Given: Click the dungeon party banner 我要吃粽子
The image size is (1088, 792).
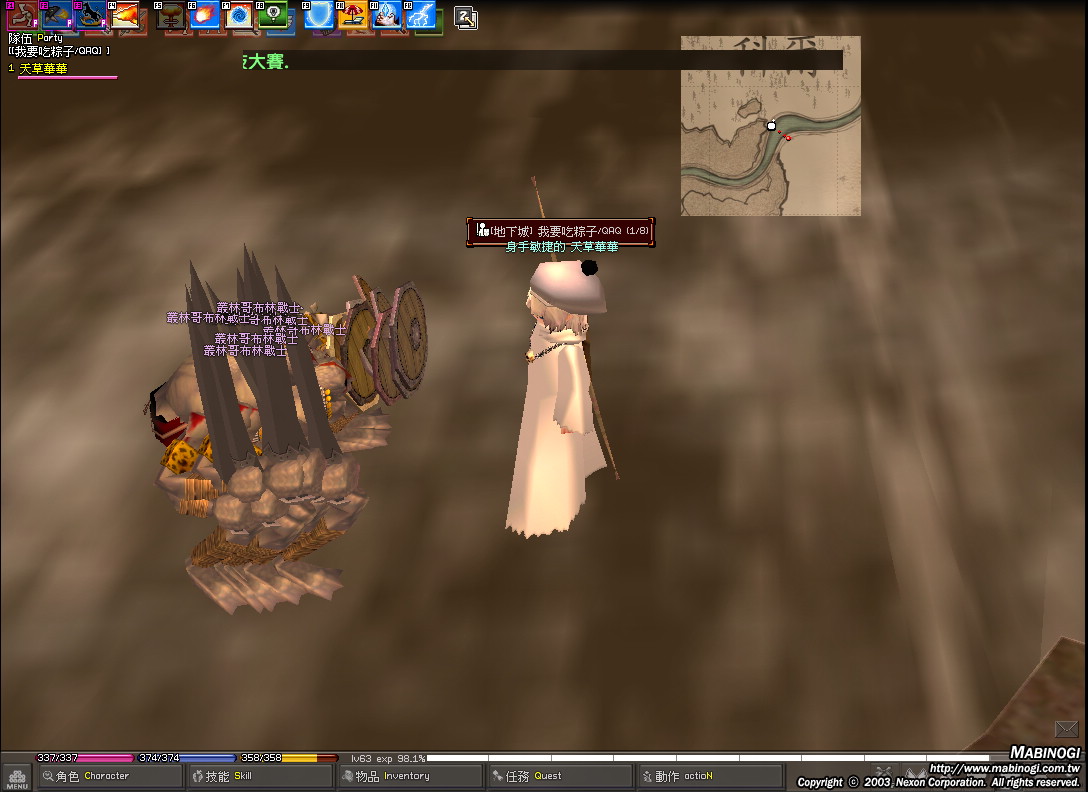Looking at the screenshot, I should [561, 231].
